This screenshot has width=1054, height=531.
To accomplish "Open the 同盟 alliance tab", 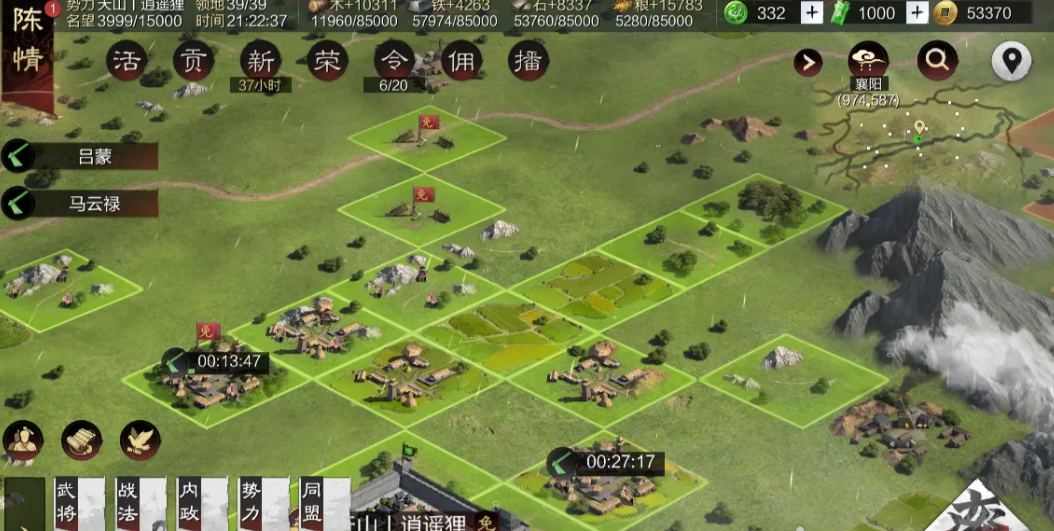I will pos(312,500).
